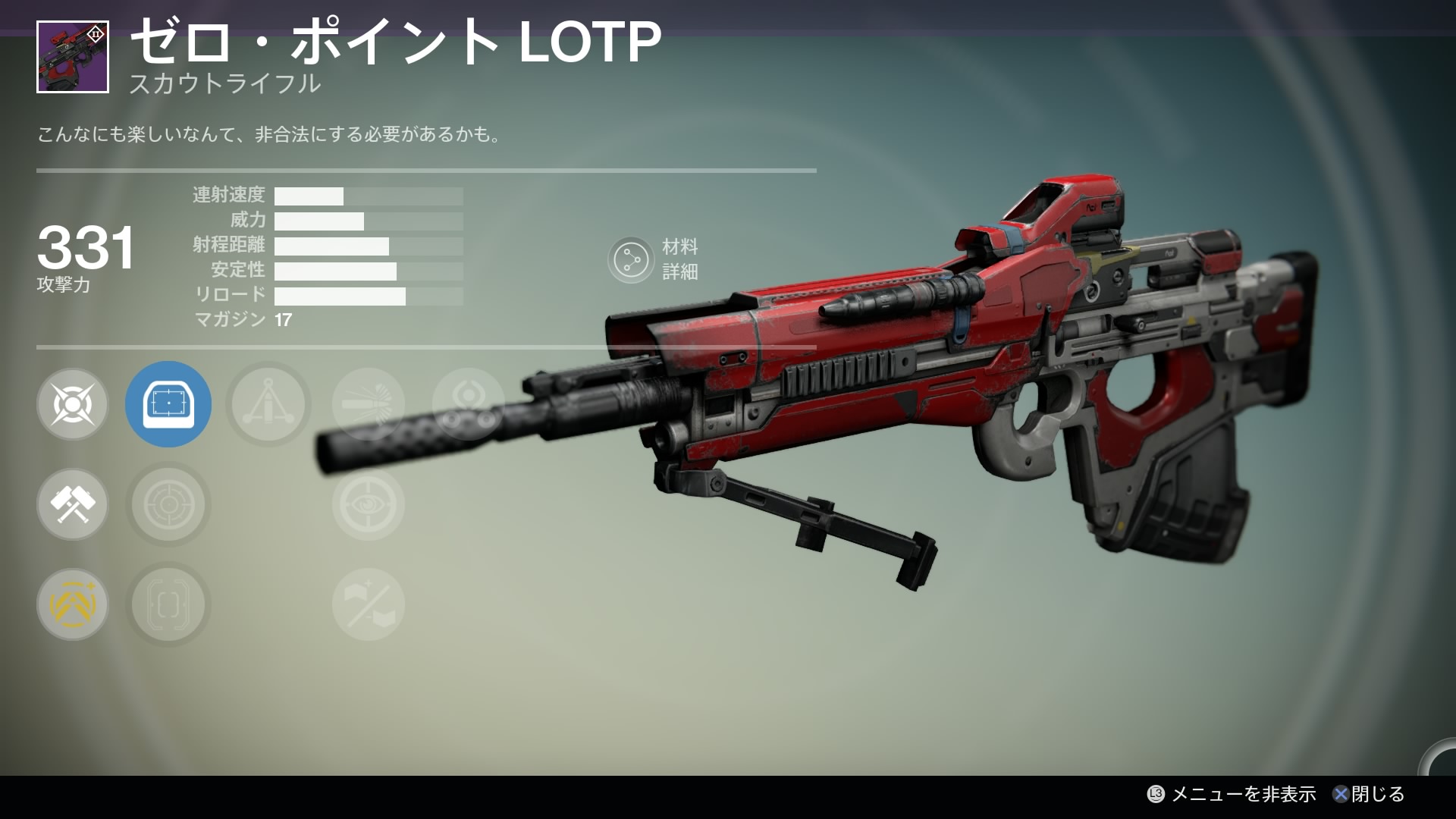Select the kinetic damage starburst node
The width and height of the screenshot is (1456, 819).
tap(73, 404)
